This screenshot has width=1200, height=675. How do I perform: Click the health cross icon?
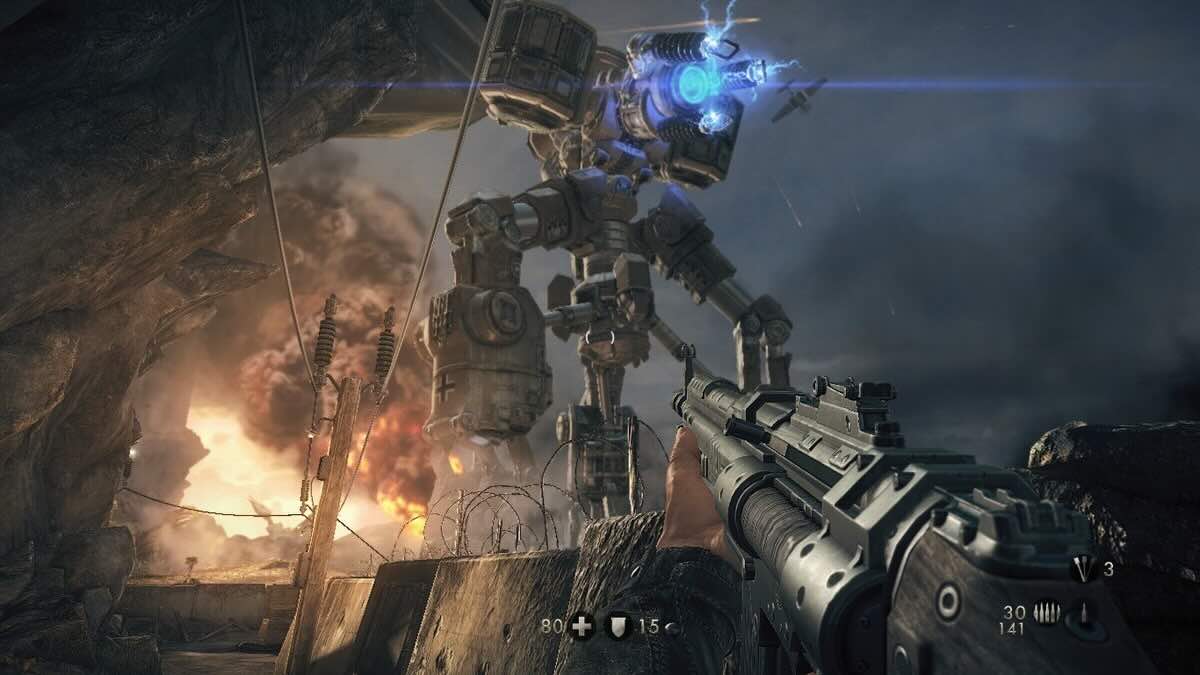pyautogui.click(x=581, y=627)
